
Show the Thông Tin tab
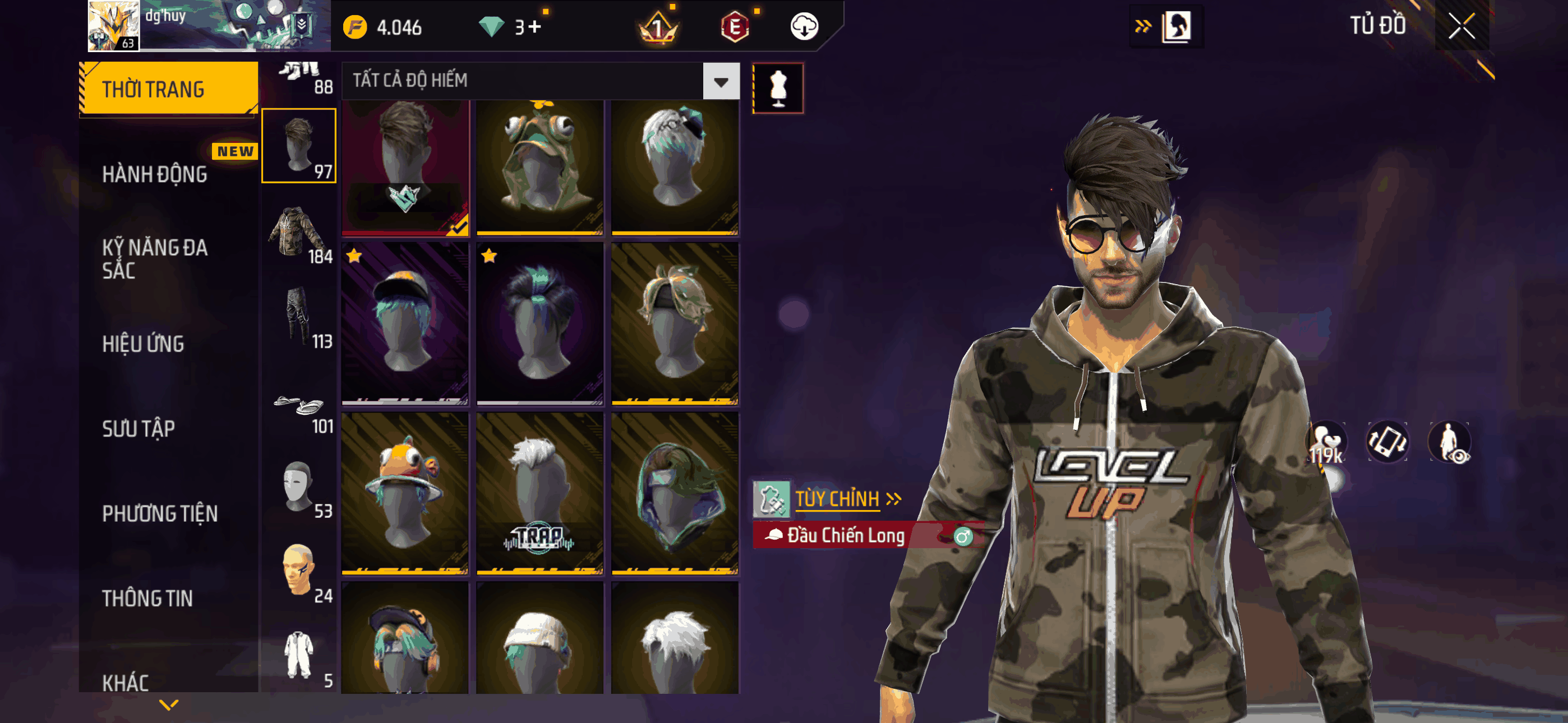click(x=147, y=597)
